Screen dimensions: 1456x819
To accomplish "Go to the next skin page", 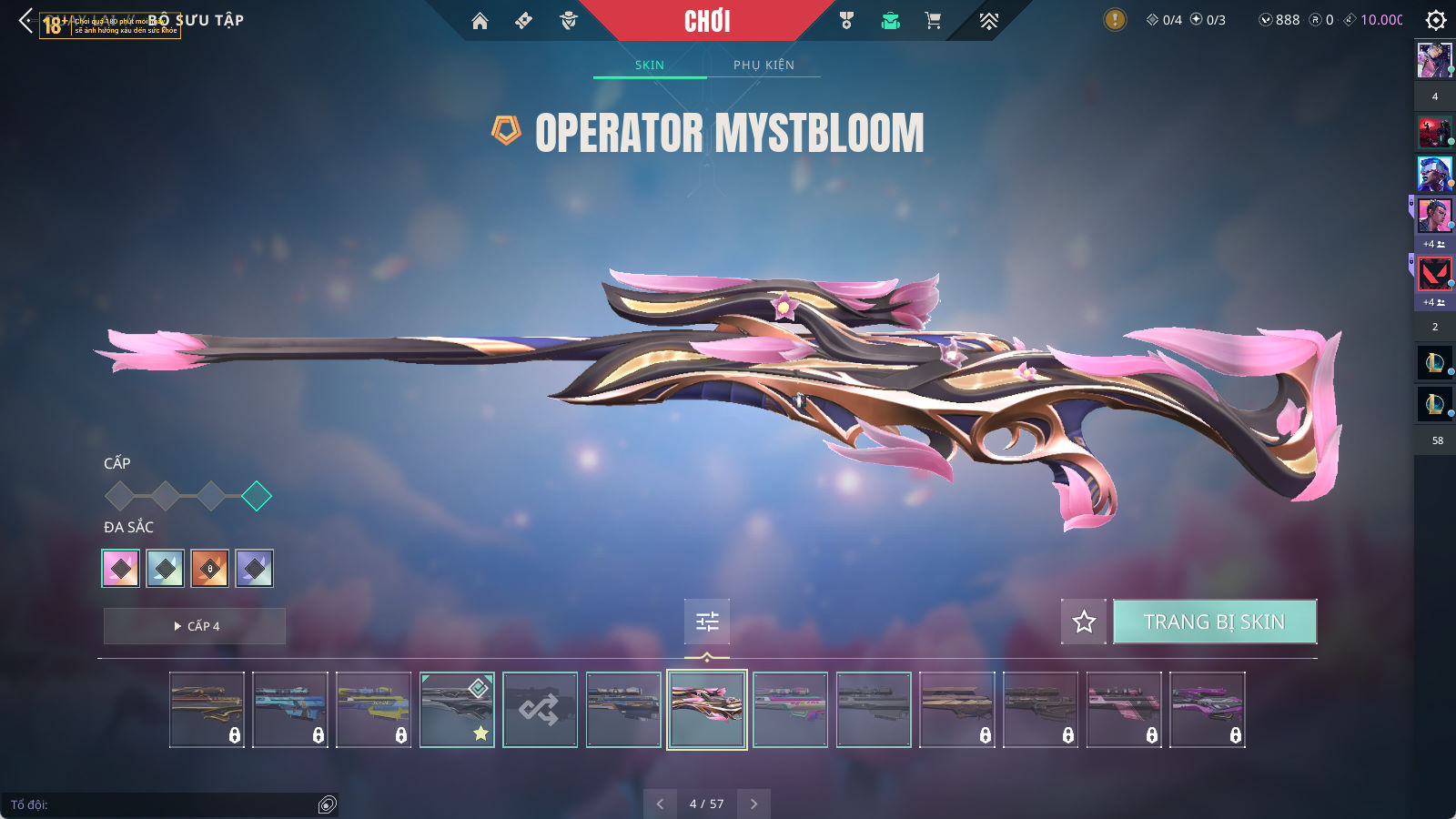I will [x=753, y=804].
